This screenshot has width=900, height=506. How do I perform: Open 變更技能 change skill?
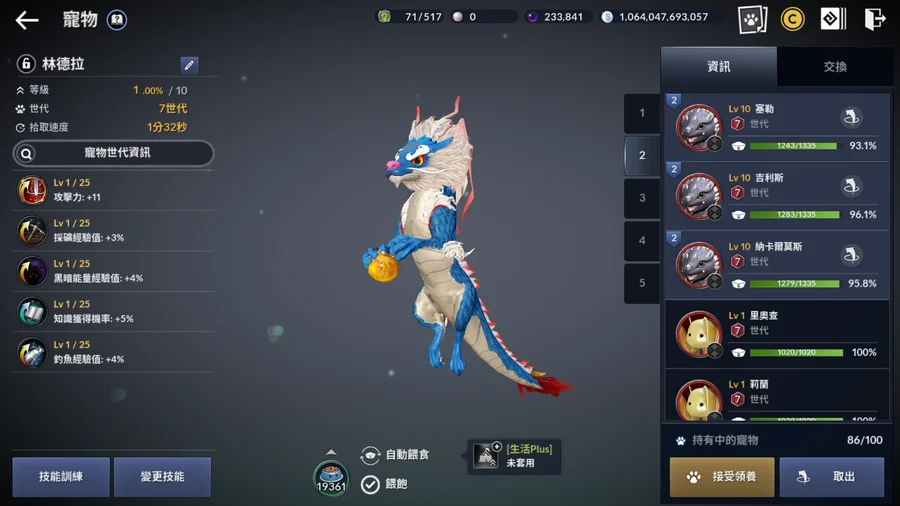tap(162, 477)
